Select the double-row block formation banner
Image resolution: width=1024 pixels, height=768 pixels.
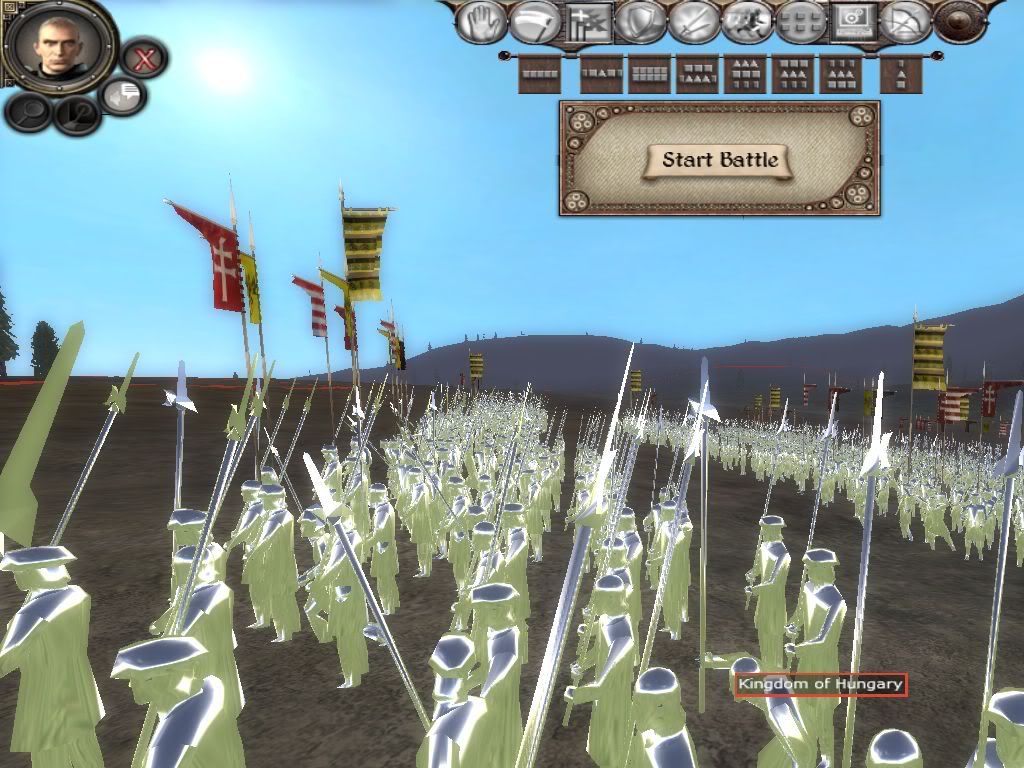point(650,74)
